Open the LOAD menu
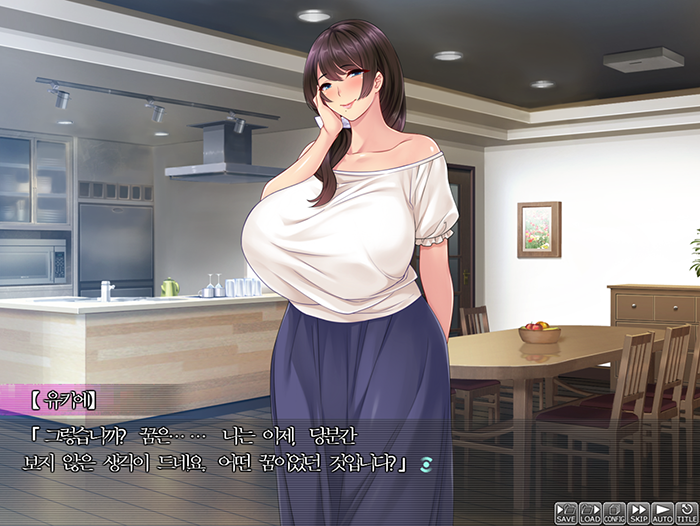The width and height of the screenshot is (700, 526). pyautogui.click(x=590, y=513)
